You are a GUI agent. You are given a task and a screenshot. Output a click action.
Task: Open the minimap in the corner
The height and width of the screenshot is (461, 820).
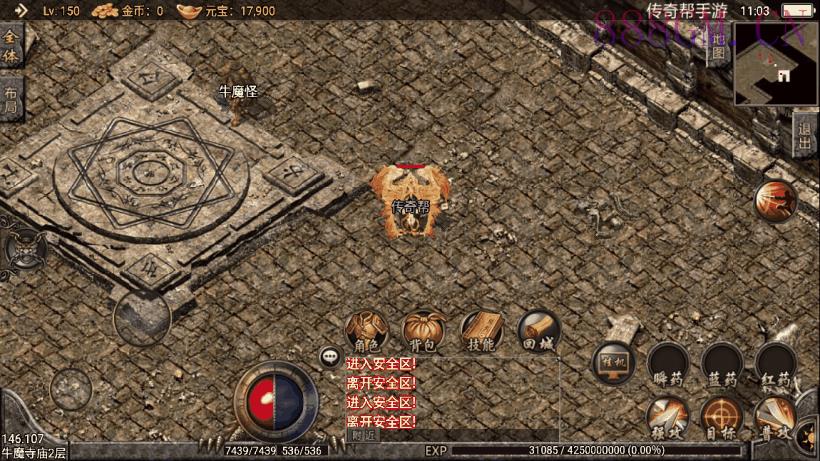[776, 66]
